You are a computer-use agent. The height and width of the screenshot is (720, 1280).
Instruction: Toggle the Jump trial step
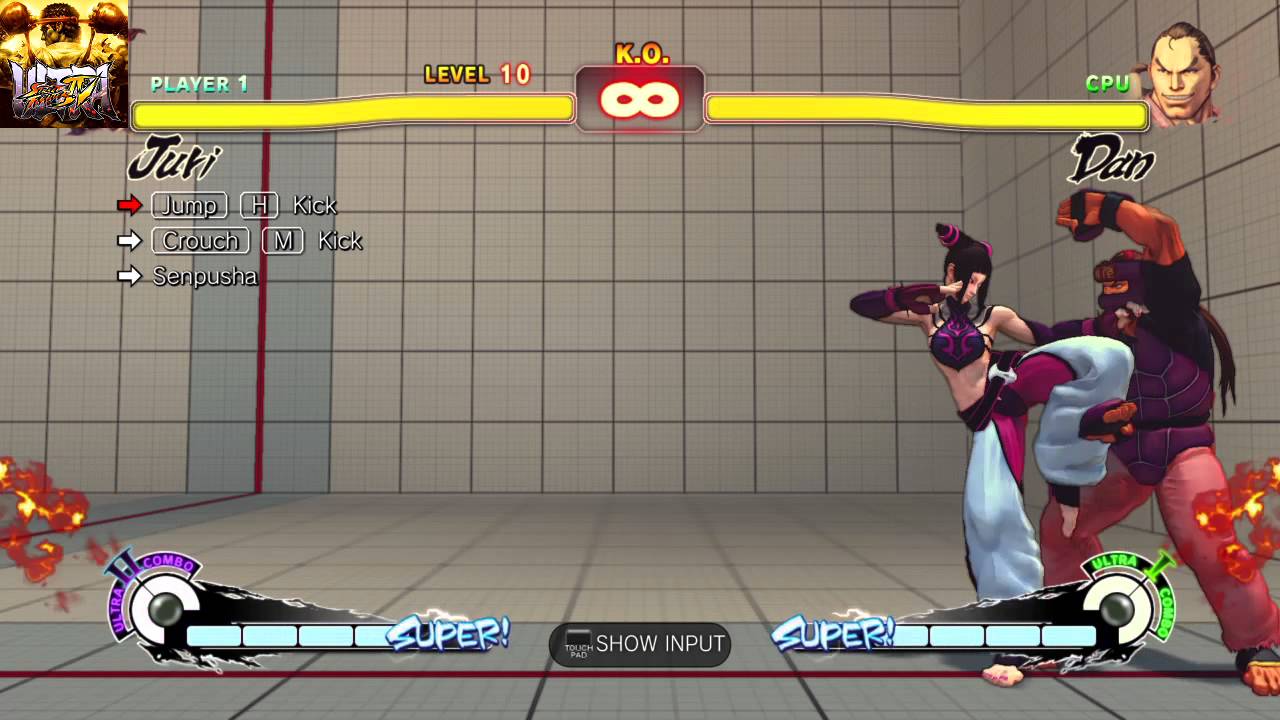pyautogui.click(x=189, y=205)
